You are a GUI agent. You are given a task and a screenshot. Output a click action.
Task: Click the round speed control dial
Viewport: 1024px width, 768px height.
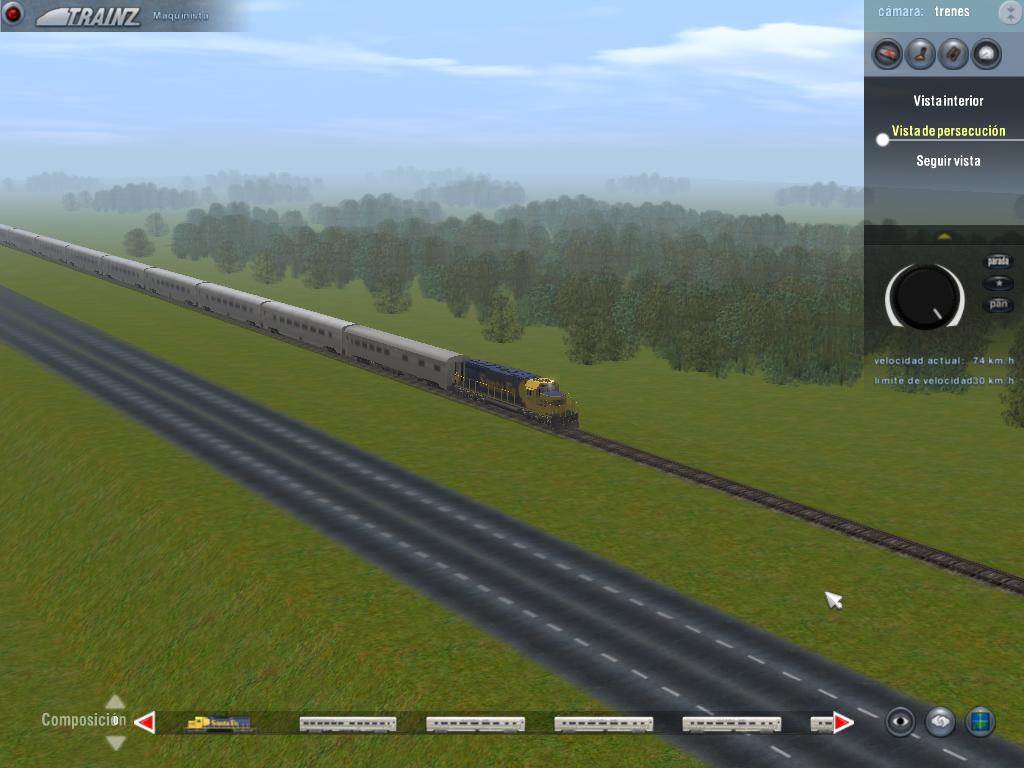925,297
